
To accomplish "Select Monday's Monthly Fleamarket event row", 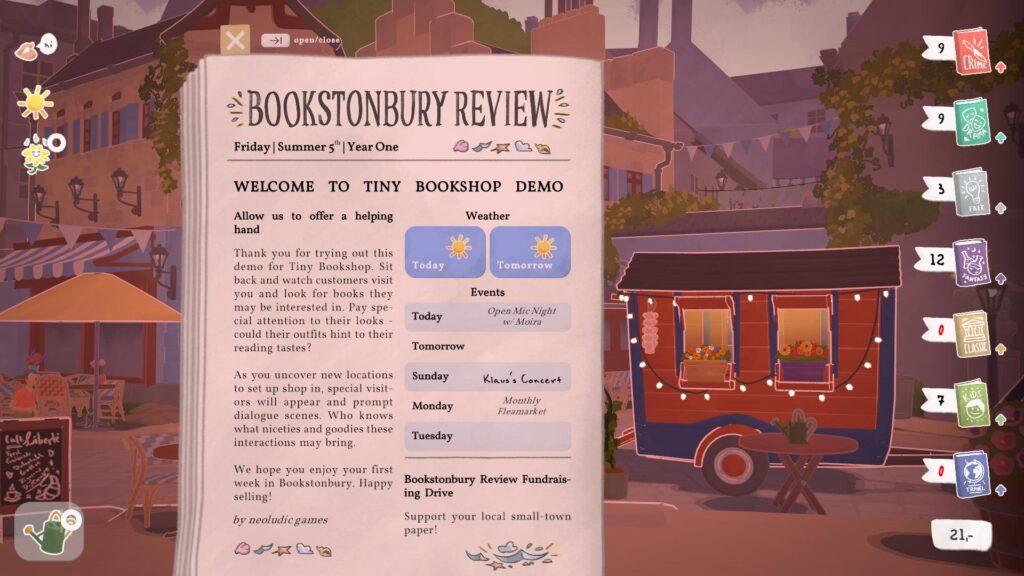I will 488,406.
